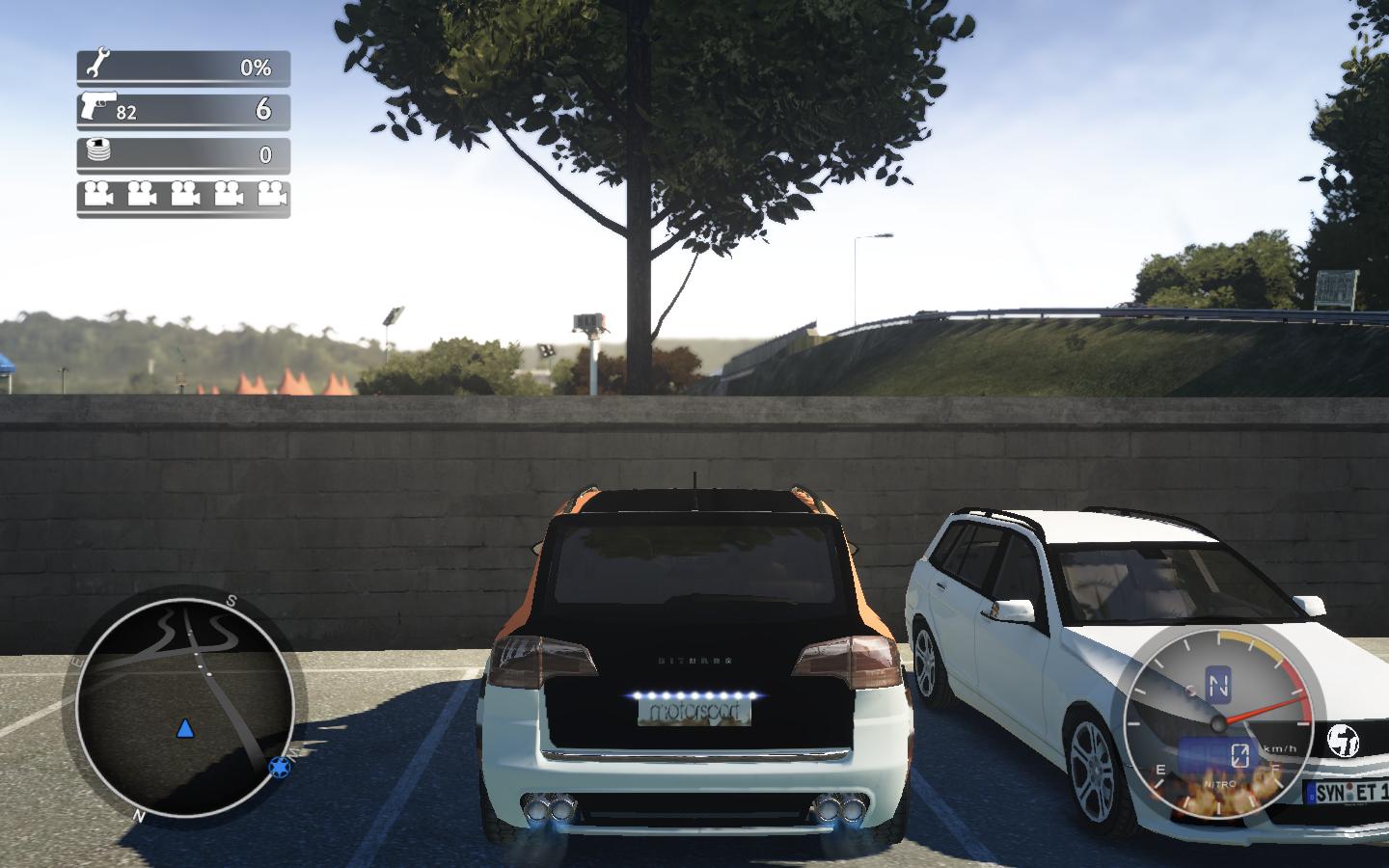The width and height of the screenshot is (1389, 868).
Task: Select the blue star marker on minimap
Action: [279, 767]
